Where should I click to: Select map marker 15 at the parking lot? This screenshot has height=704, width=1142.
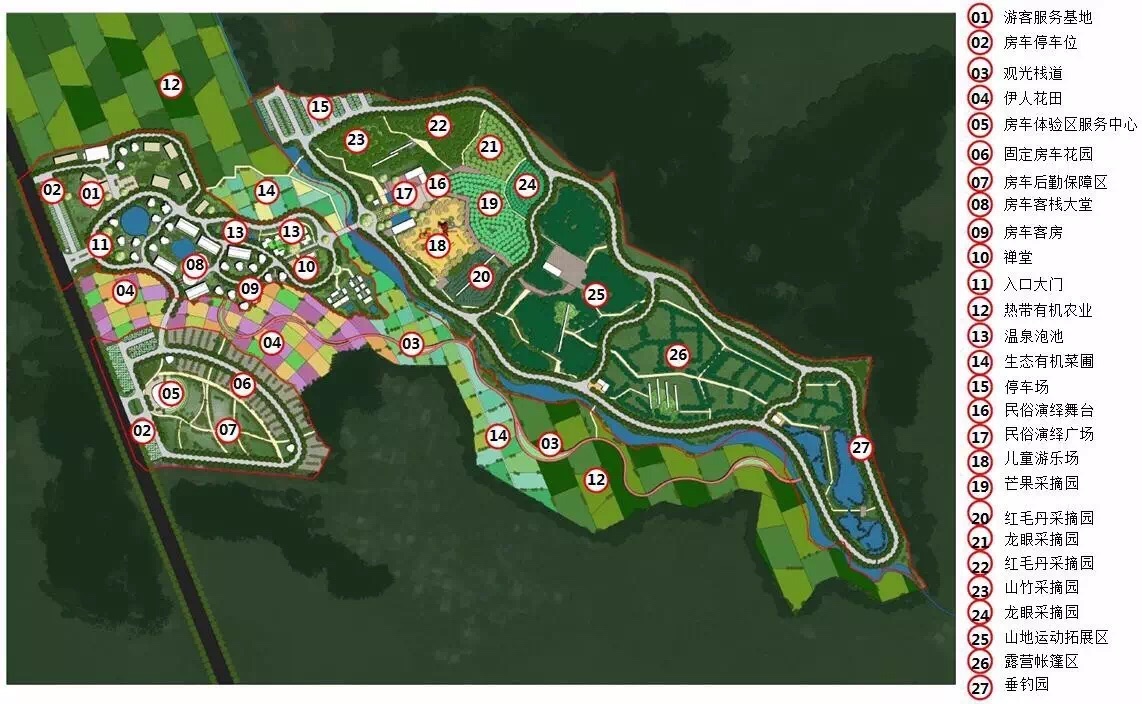coord(319,107)
